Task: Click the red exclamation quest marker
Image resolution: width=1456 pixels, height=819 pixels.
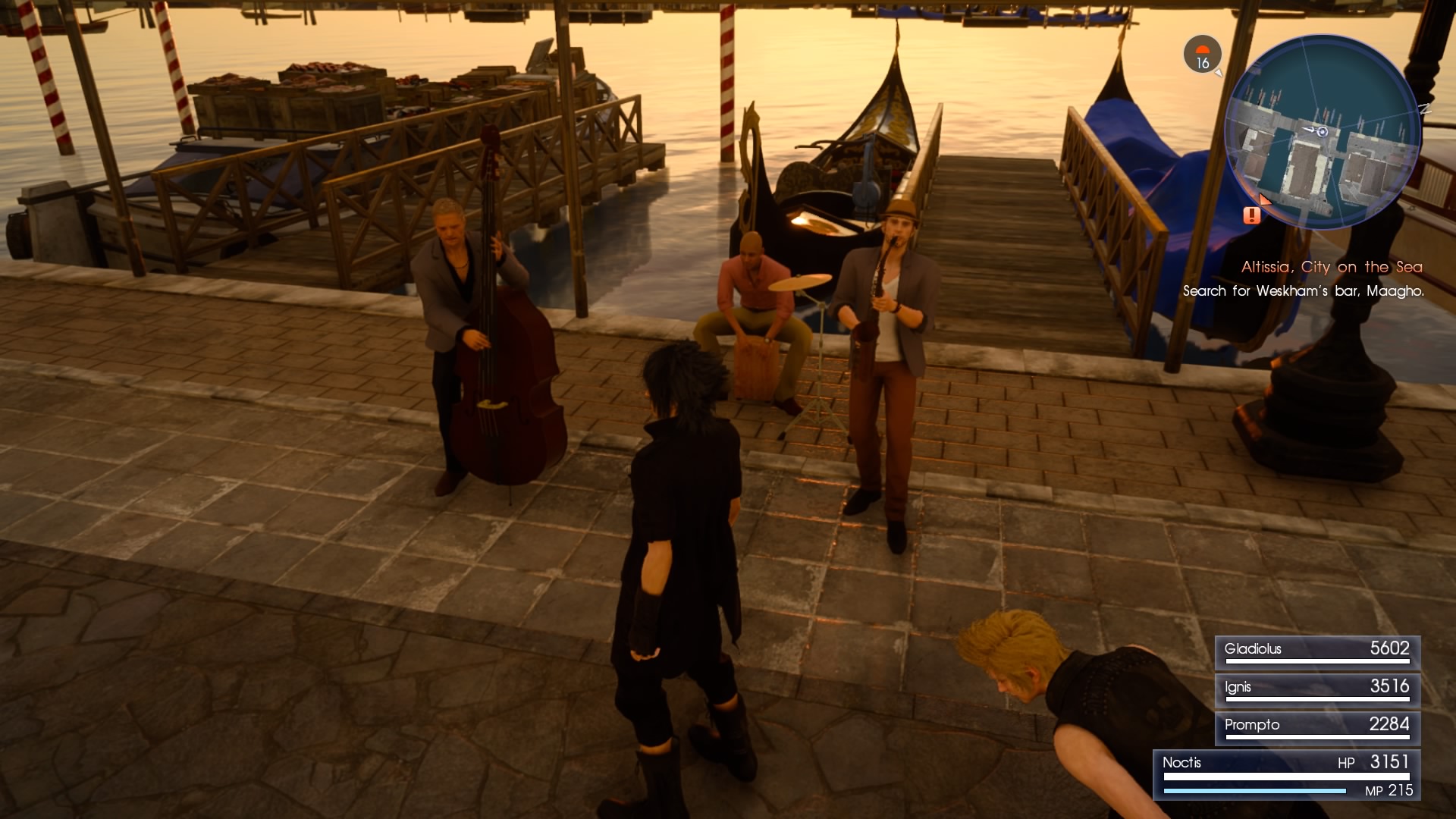Action: 1251,216
